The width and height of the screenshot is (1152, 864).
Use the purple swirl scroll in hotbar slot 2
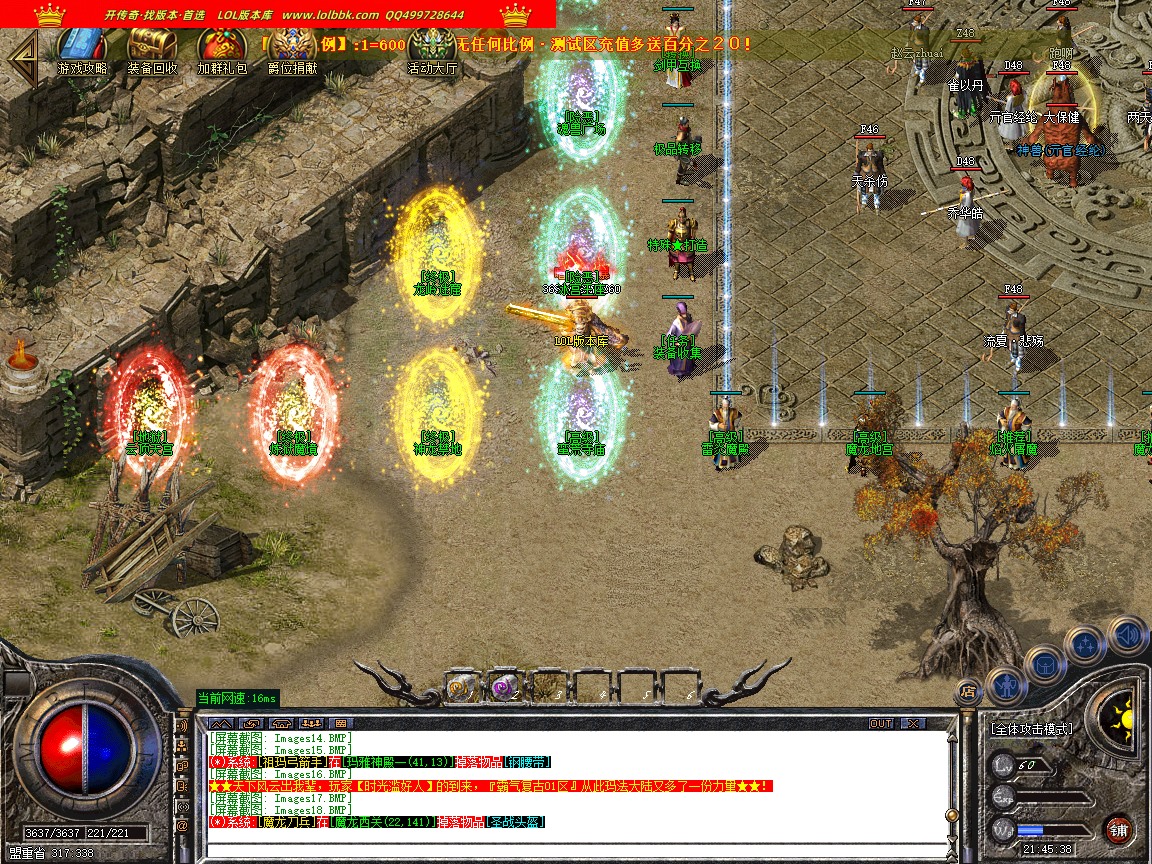coord(505,687)
